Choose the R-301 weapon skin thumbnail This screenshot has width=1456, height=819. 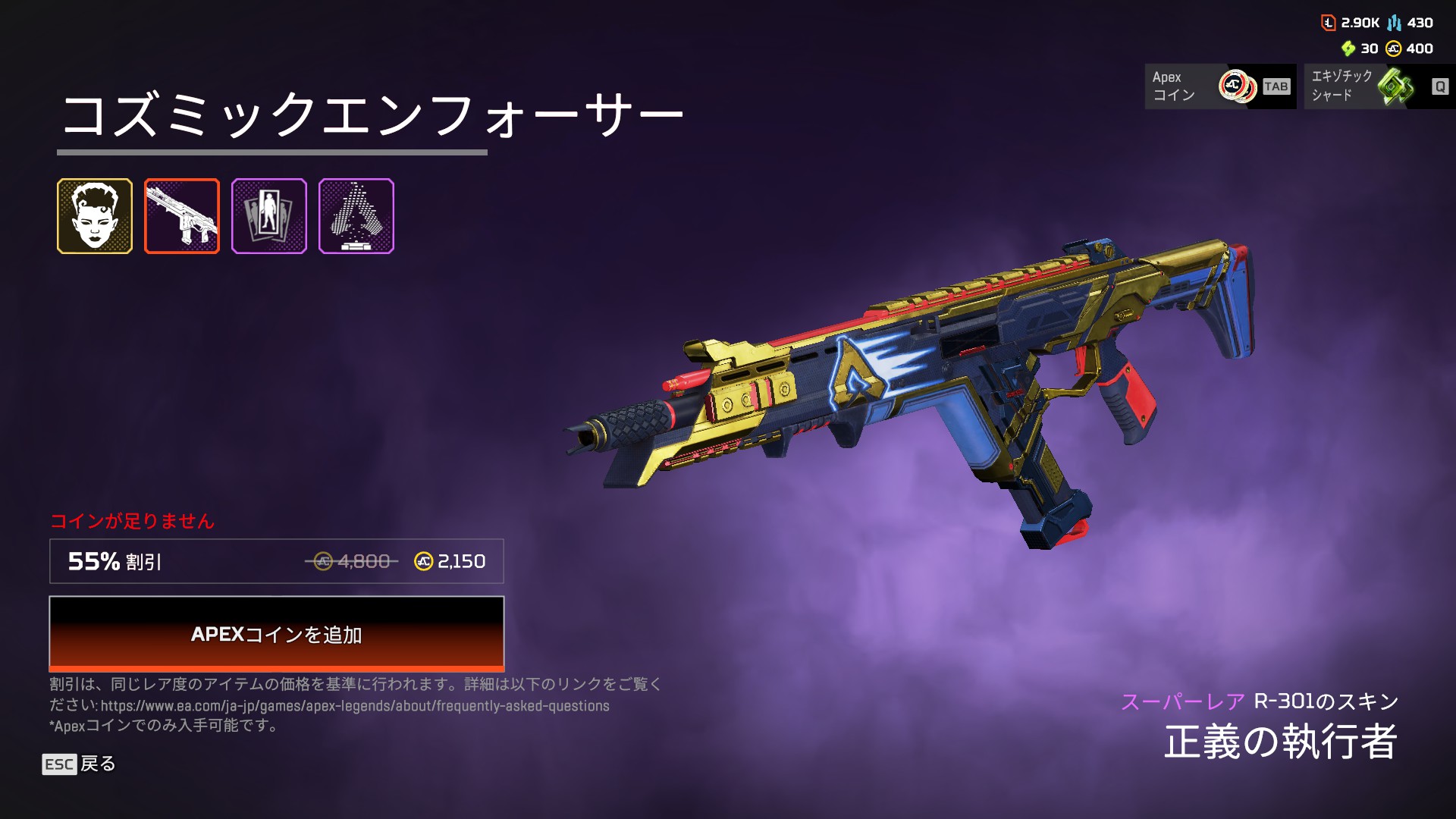tap(182, 216)
